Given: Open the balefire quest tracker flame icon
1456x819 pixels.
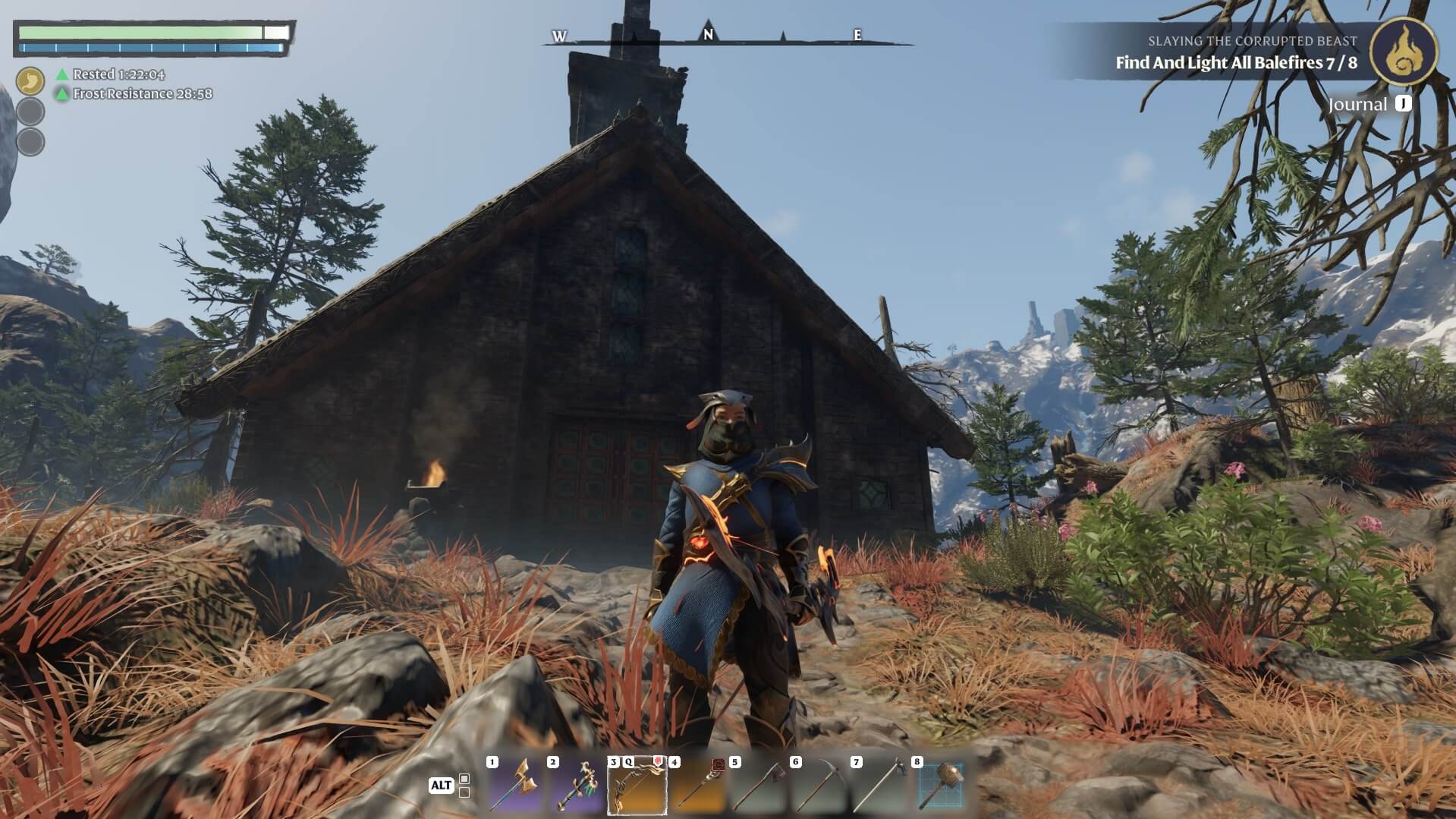Looking at the screenshot, I should click(1404, 52).
